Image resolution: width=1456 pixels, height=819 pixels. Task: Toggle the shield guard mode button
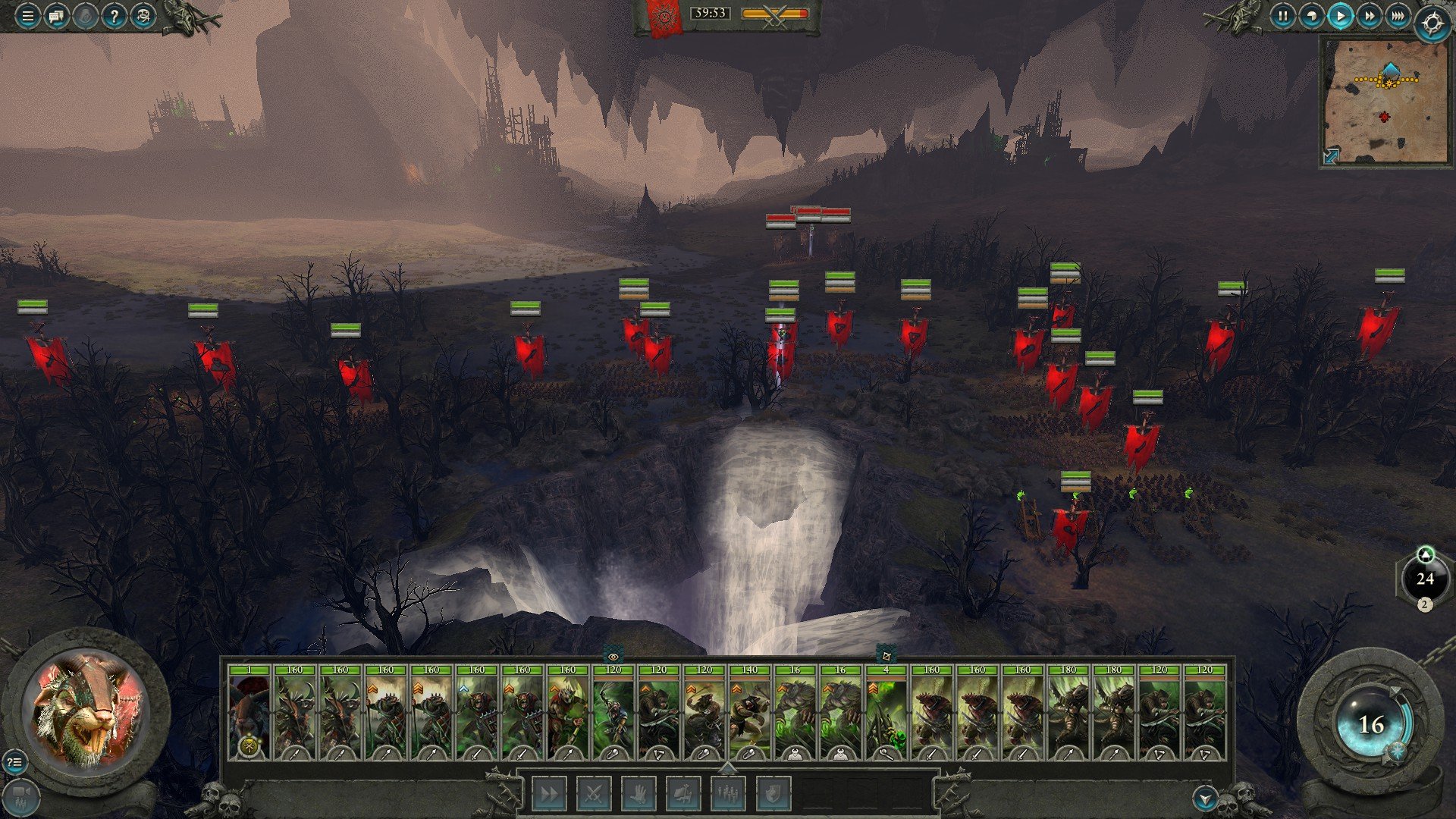coord(773,794)
